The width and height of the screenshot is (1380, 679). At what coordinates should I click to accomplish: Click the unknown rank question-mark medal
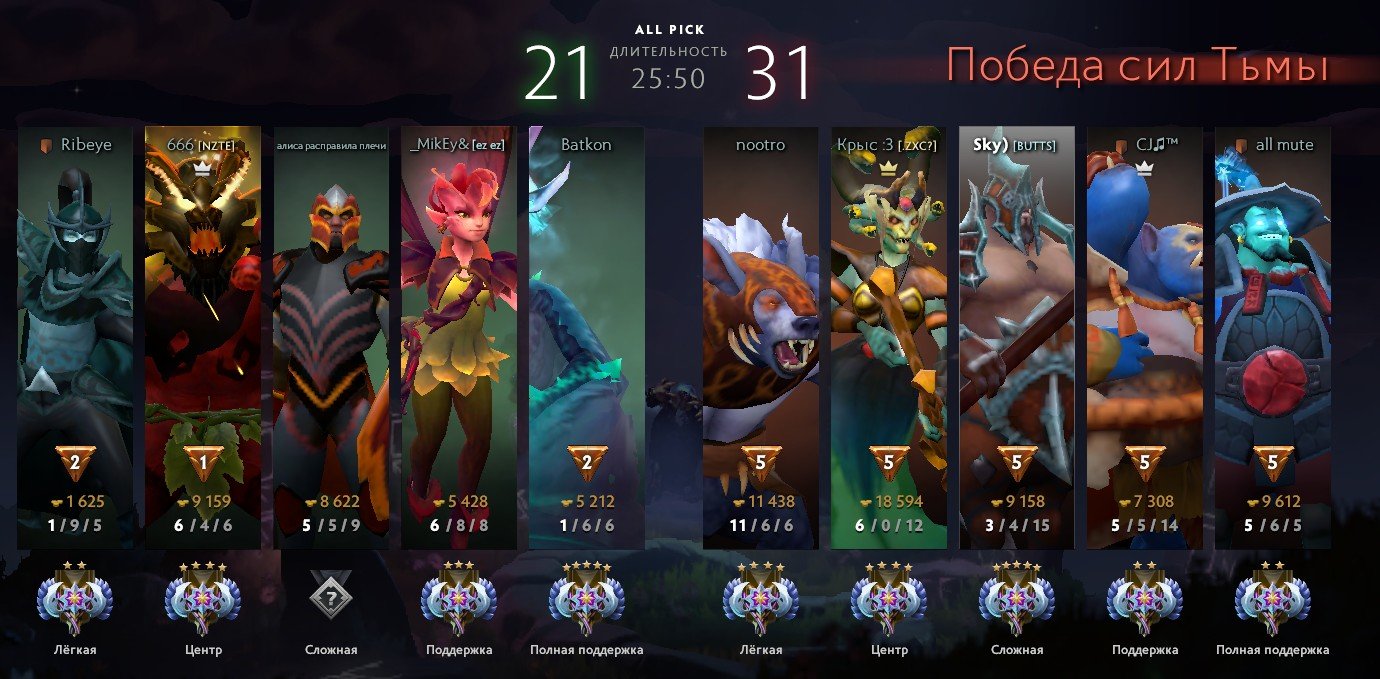tap(331, 599)
